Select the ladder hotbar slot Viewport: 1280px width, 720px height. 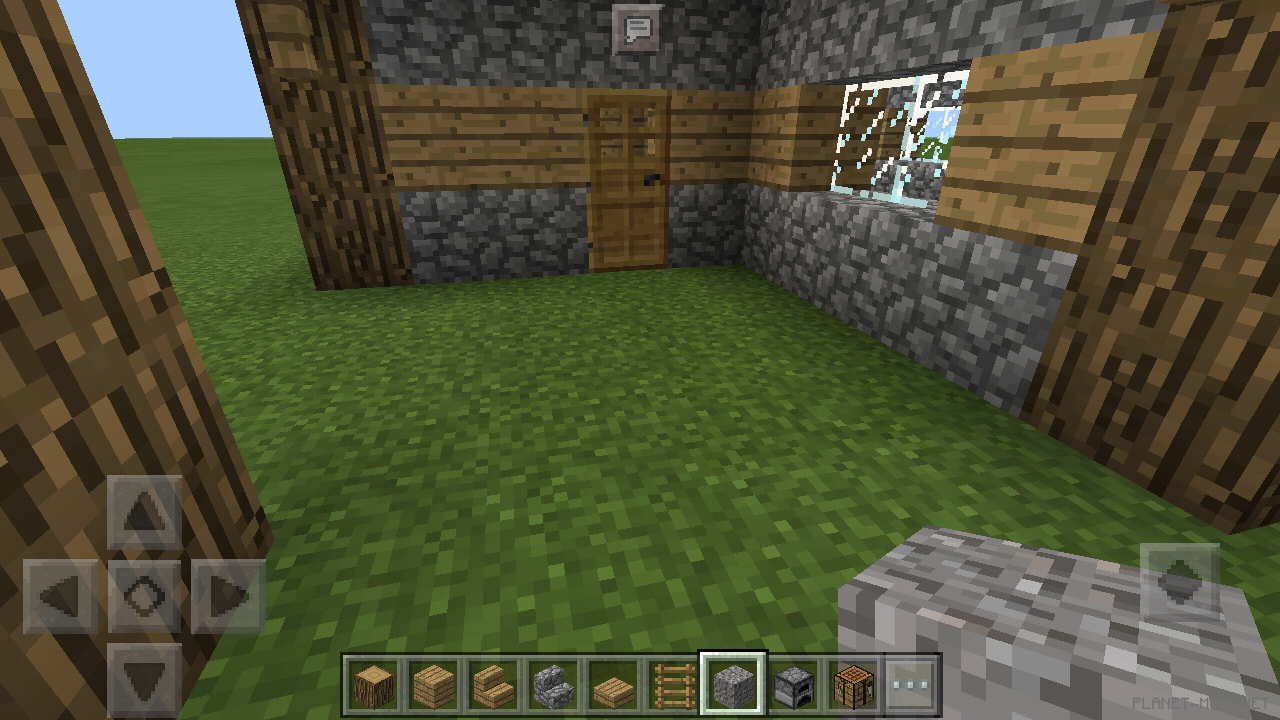click(673, 686)
